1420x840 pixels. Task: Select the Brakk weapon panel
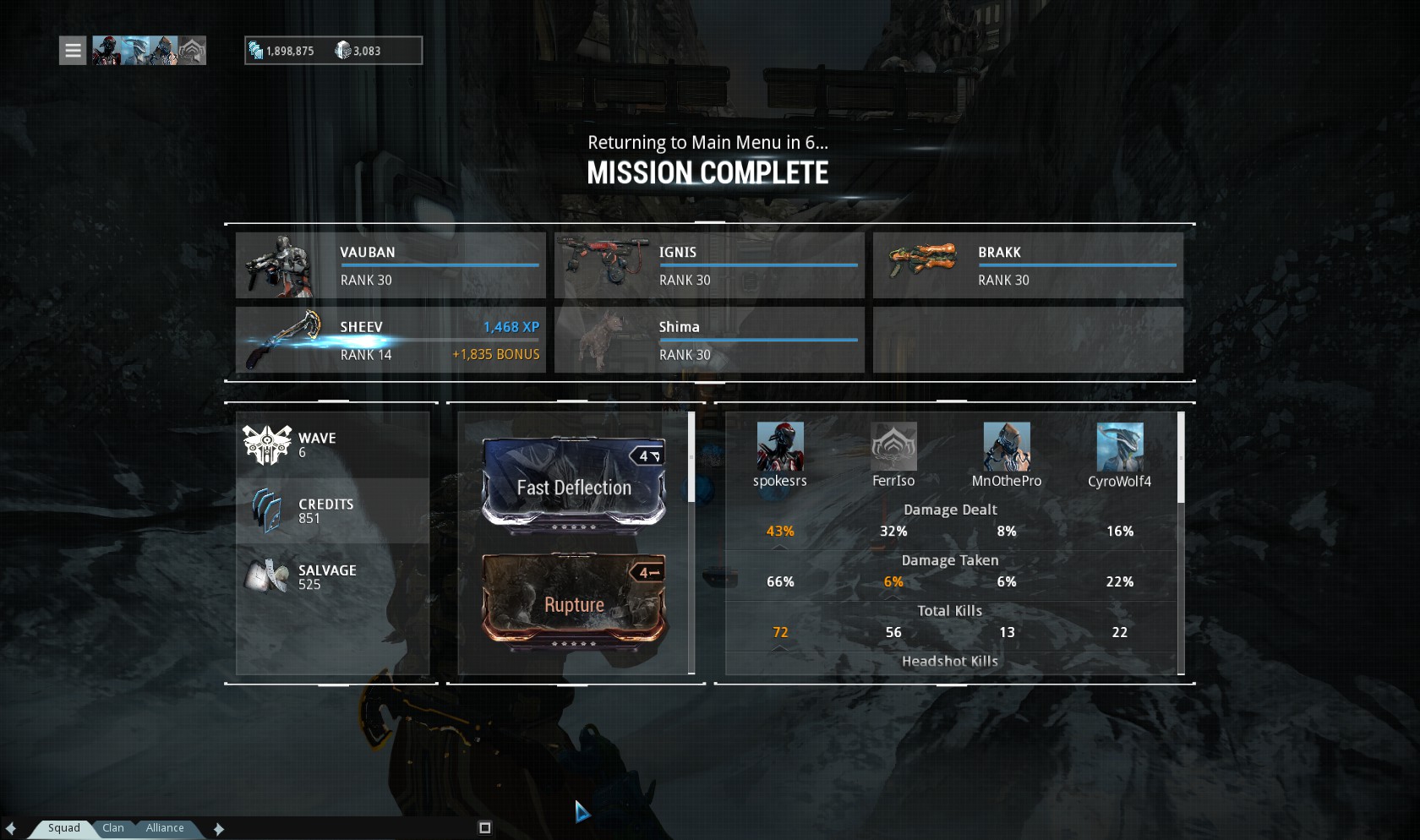point(1028,265)
